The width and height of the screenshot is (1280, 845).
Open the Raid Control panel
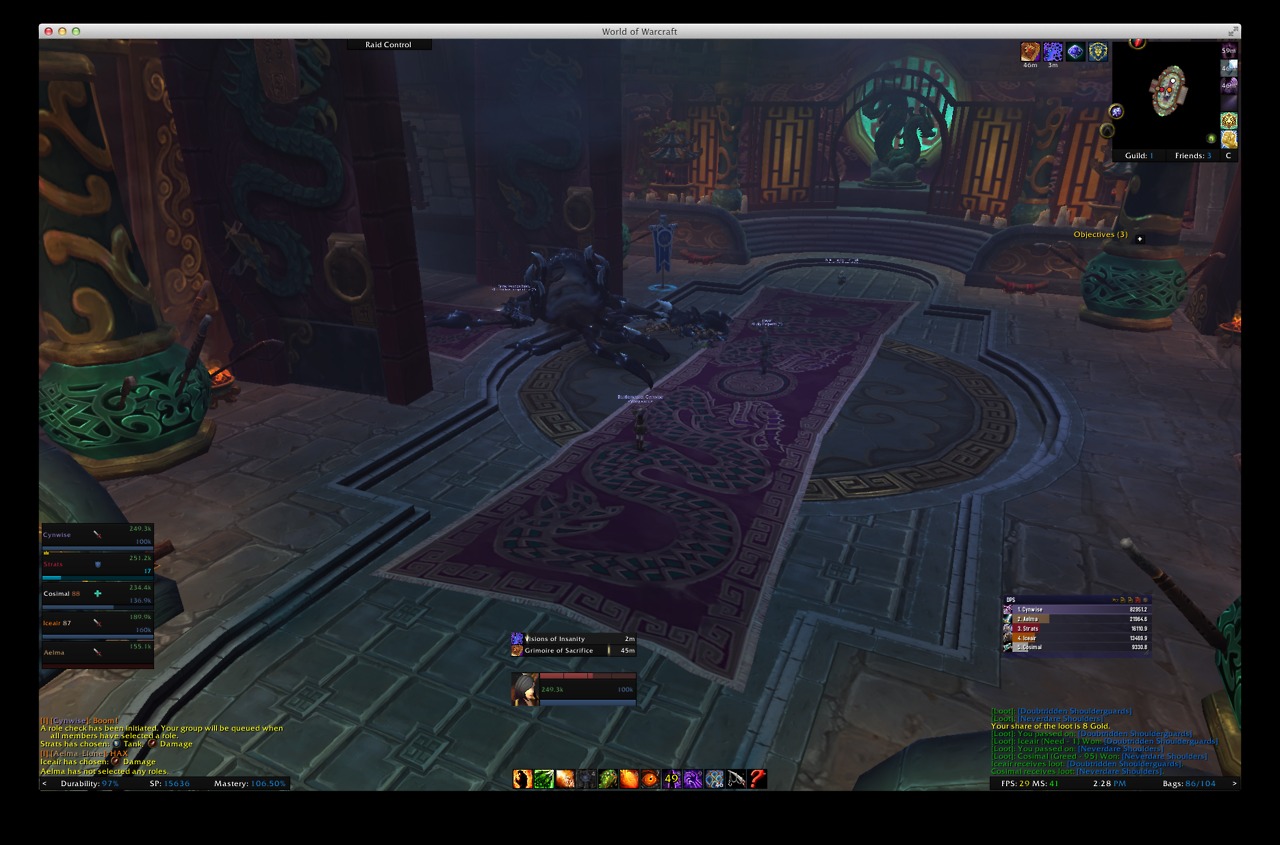[388, 45]
